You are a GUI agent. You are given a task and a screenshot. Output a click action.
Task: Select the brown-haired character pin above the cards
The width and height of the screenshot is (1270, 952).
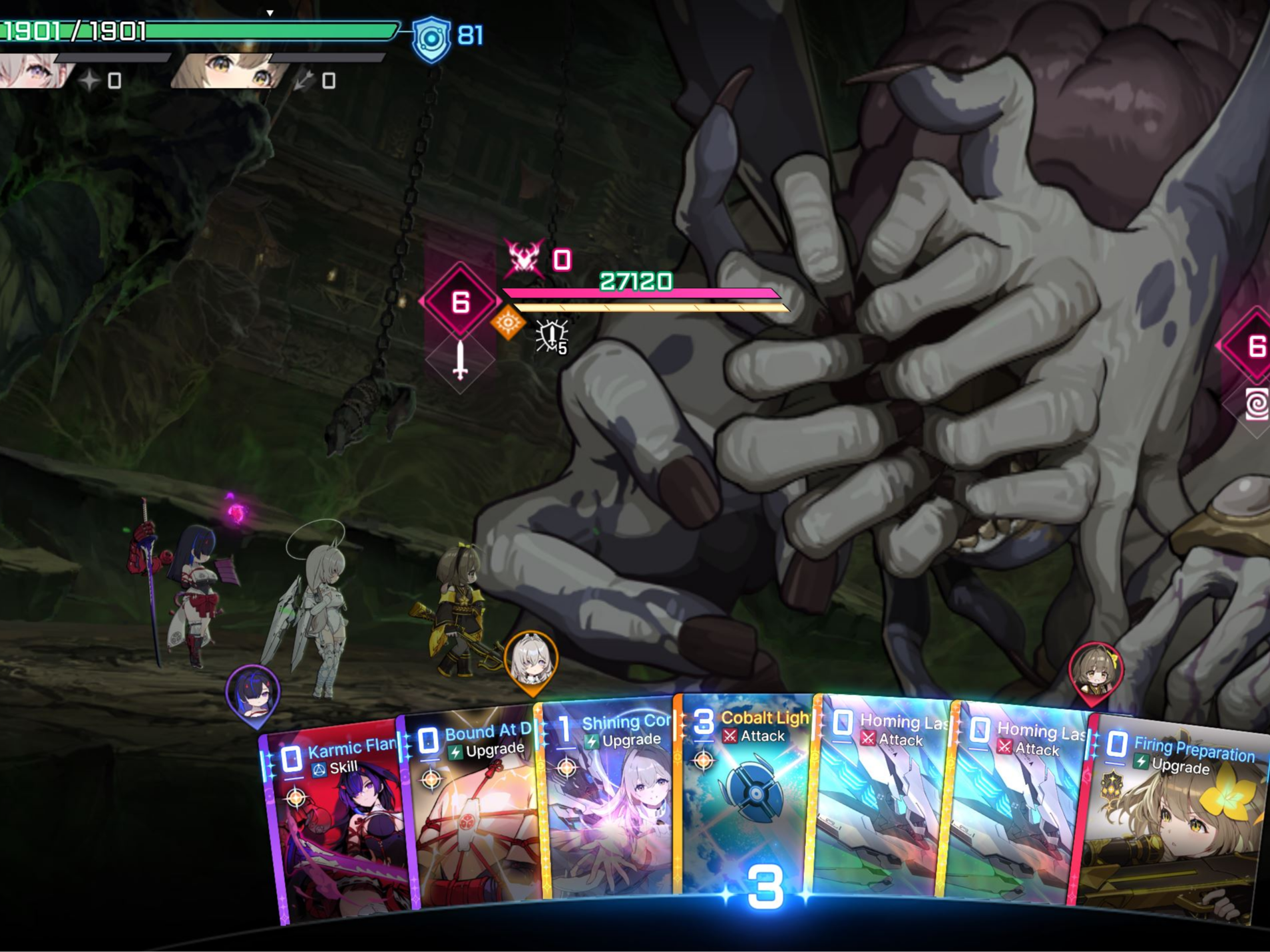(1096, 671)
